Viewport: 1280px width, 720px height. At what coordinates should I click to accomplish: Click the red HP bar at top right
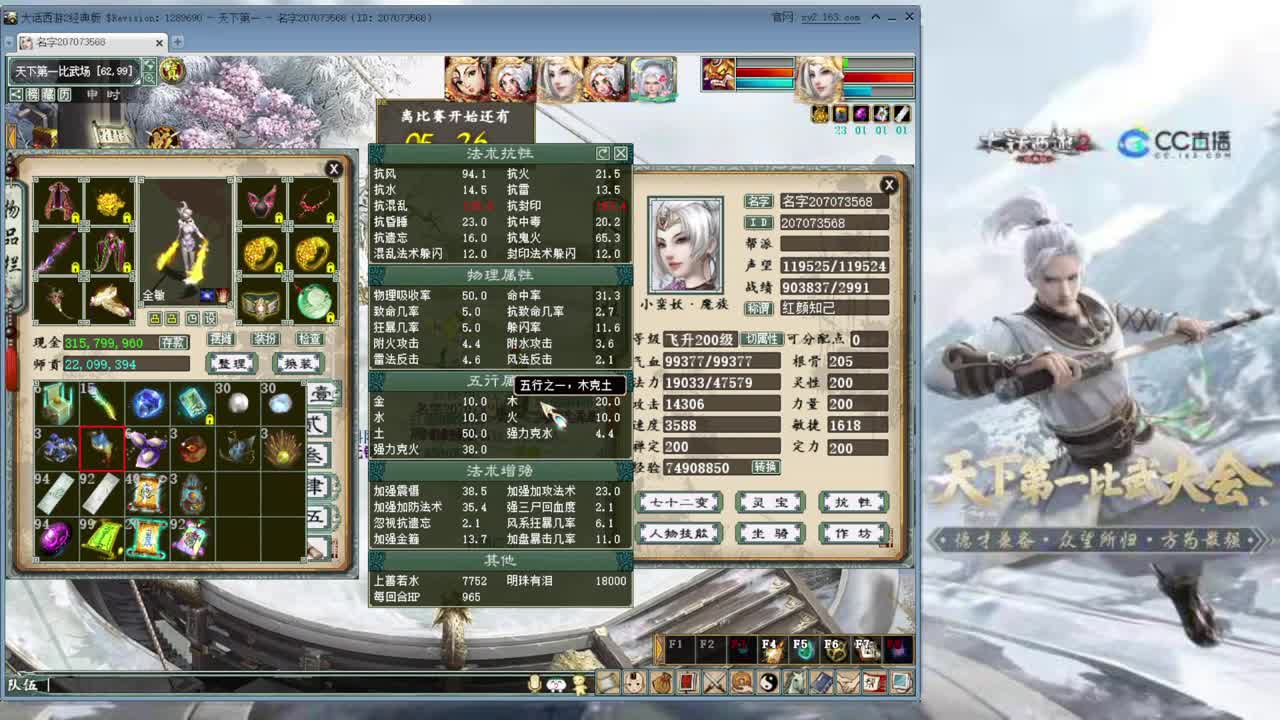879,75
